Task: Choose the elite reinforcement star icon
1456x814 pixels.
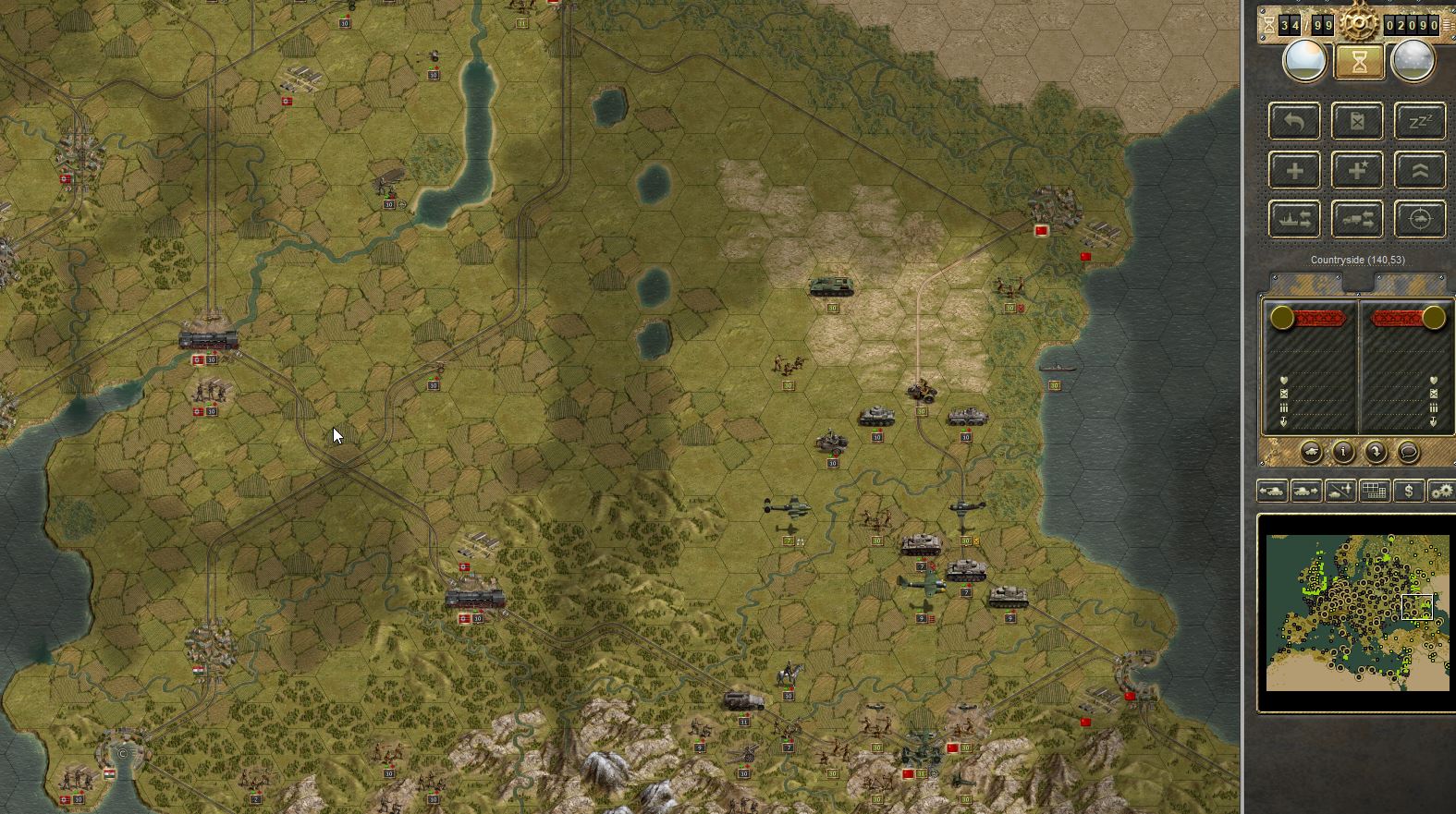Action: tap(1357, 169)
